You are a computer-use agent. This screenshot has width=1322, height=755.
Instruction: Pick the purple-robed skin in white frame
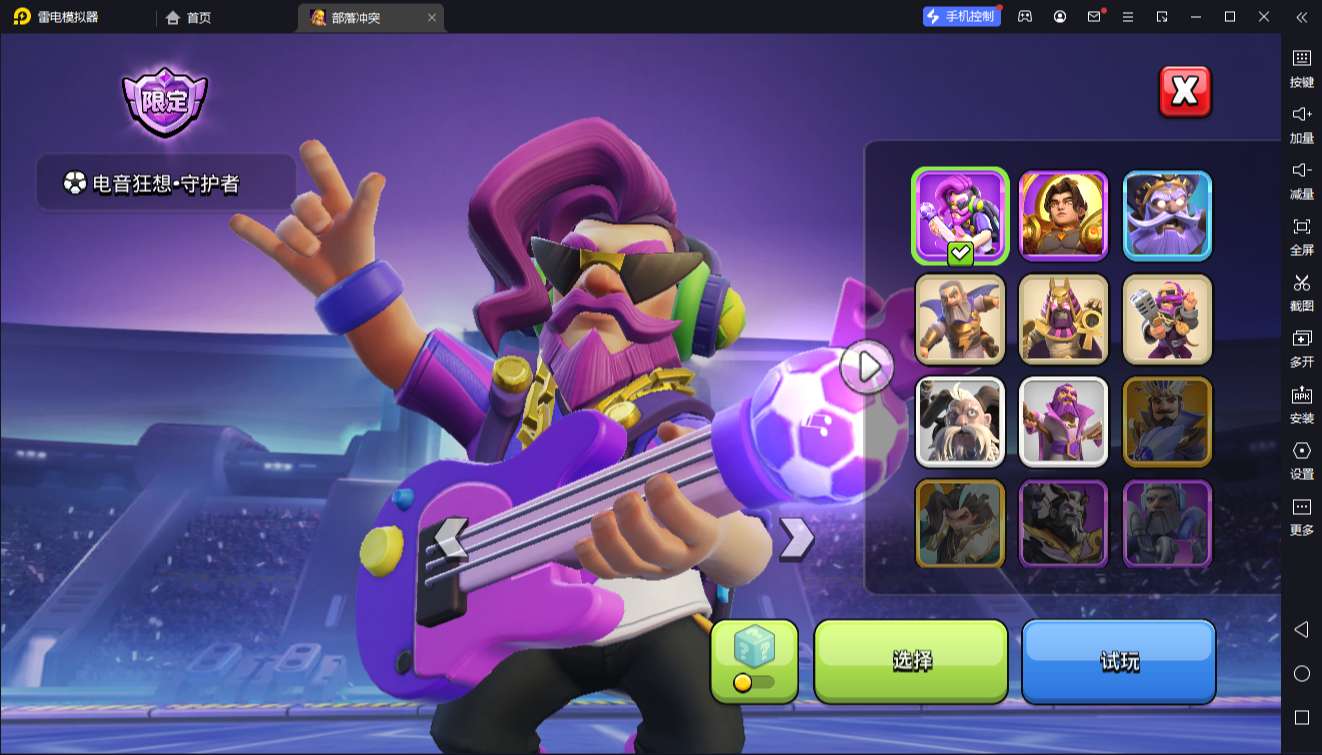coord(1063,422)
